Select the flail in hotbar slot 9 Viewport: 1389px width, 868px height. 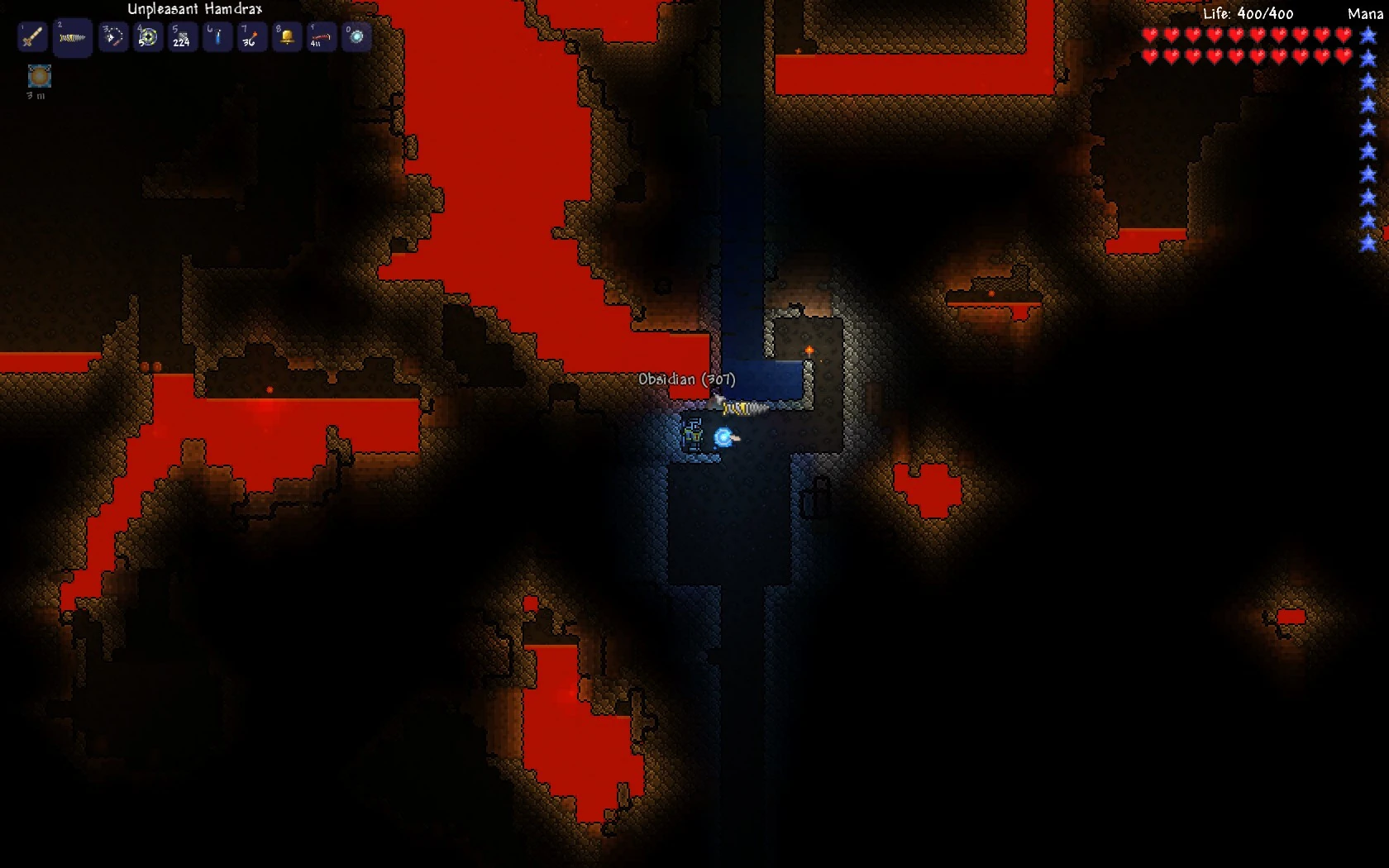[x=321, y=36]
